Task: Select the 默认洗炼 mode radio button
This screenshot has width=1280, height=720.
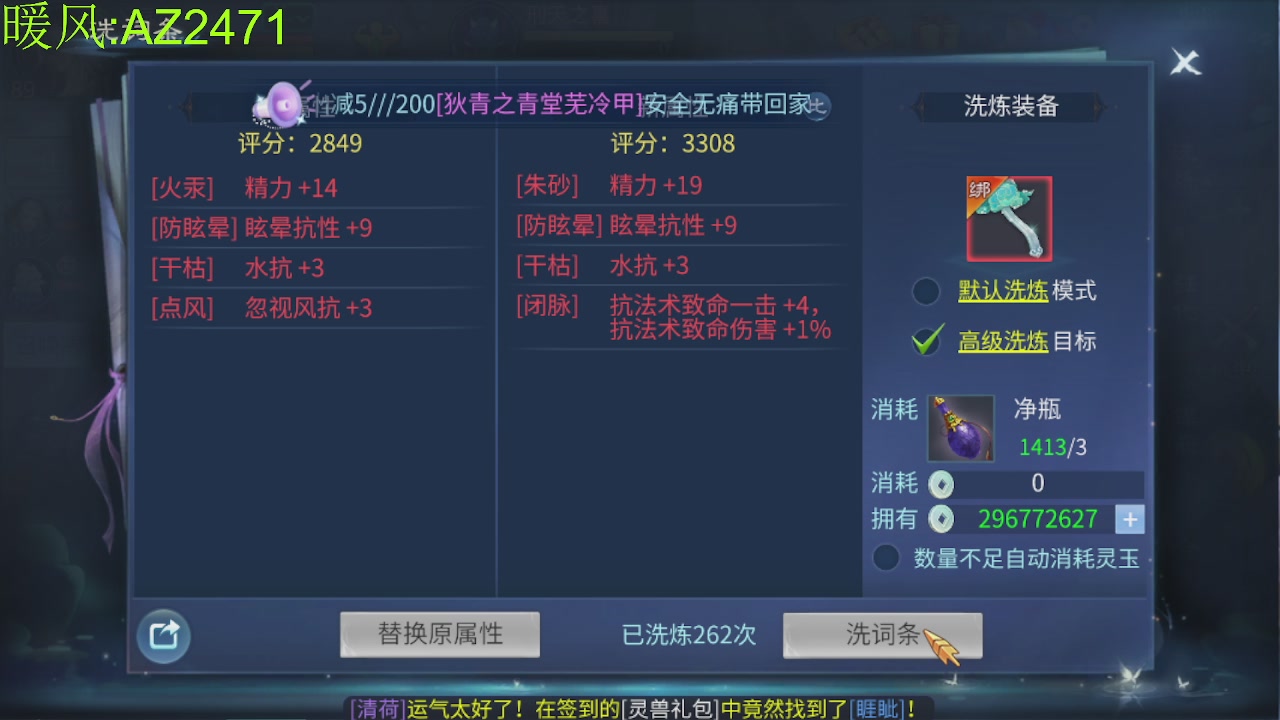Action: pos(926,290)
